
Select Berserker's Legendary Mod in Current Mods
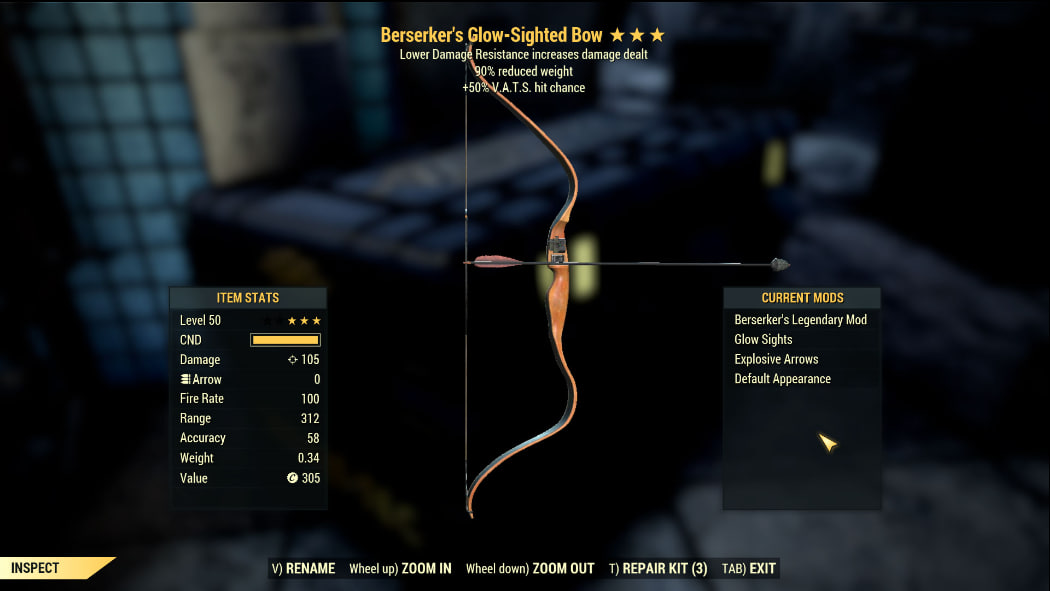coord(801,320)
